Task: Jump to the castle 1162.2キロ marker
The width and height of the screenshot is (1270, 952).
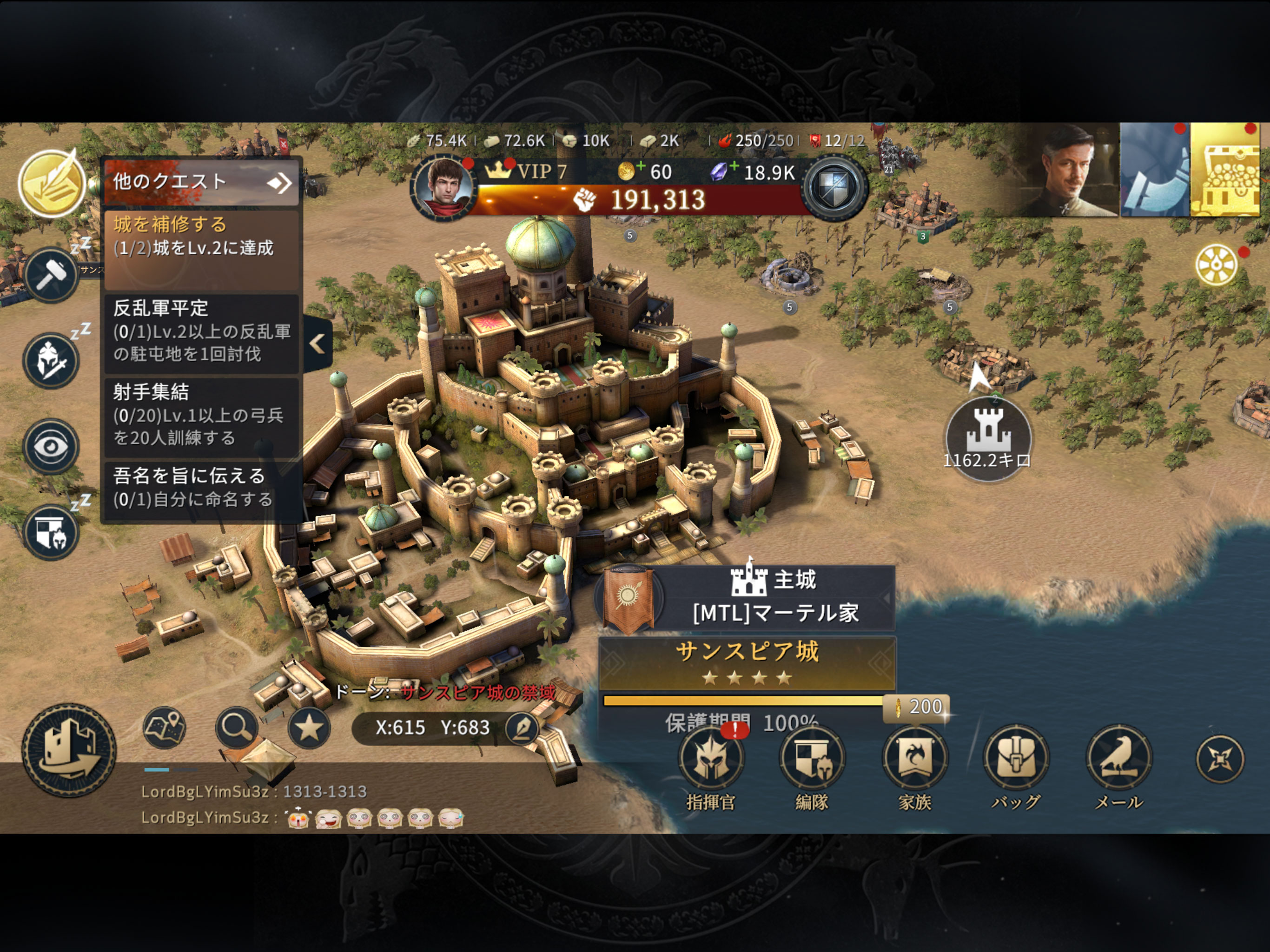Action: pos(987,437)
